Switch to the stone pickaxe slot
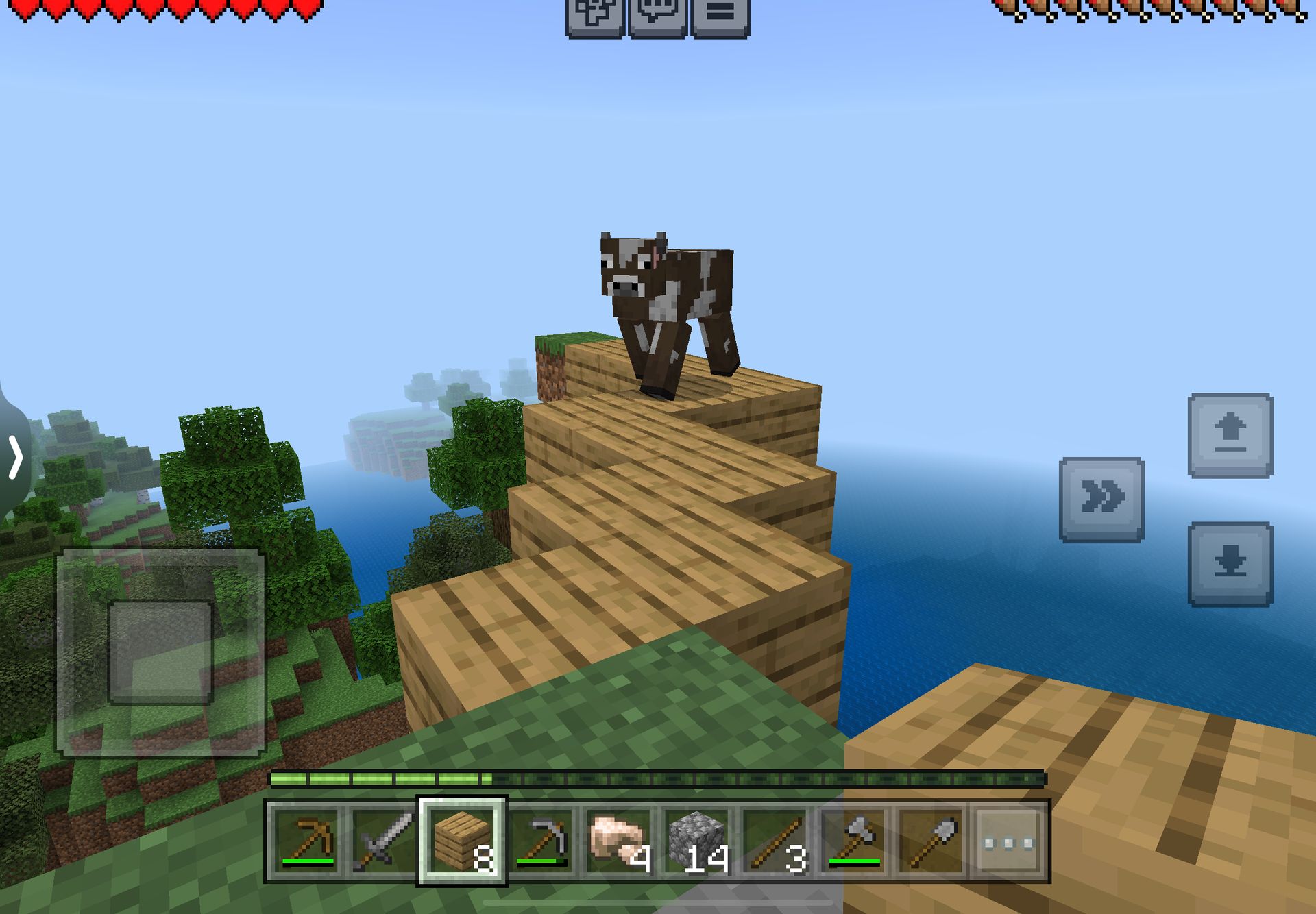Viewport: 1316px width, 914px height. pyautogui.click(x=541, y=841)
